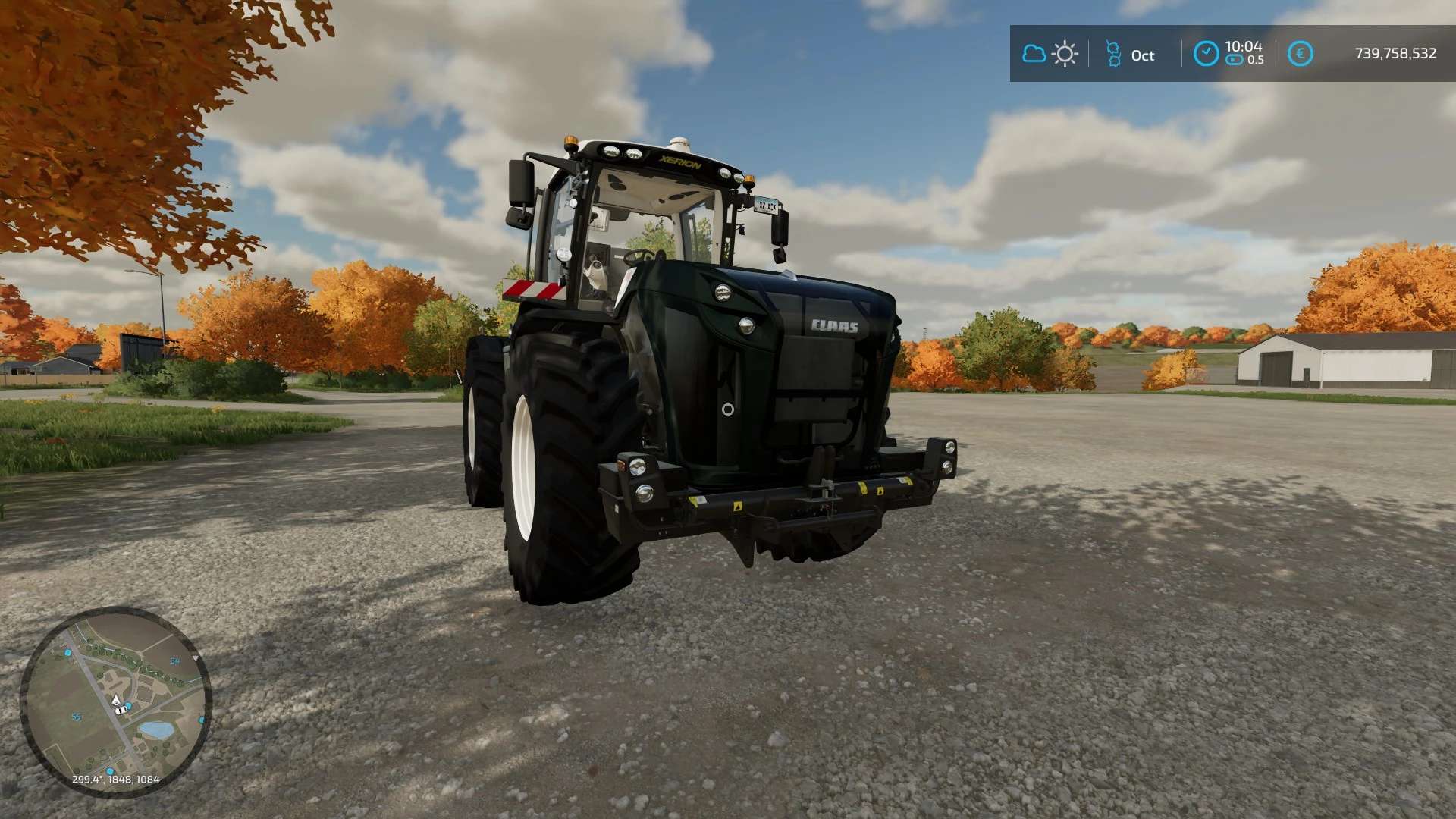The image size is (1456, 819).
Task: Click the euro money icon
Action: [x=1300, y=54]
